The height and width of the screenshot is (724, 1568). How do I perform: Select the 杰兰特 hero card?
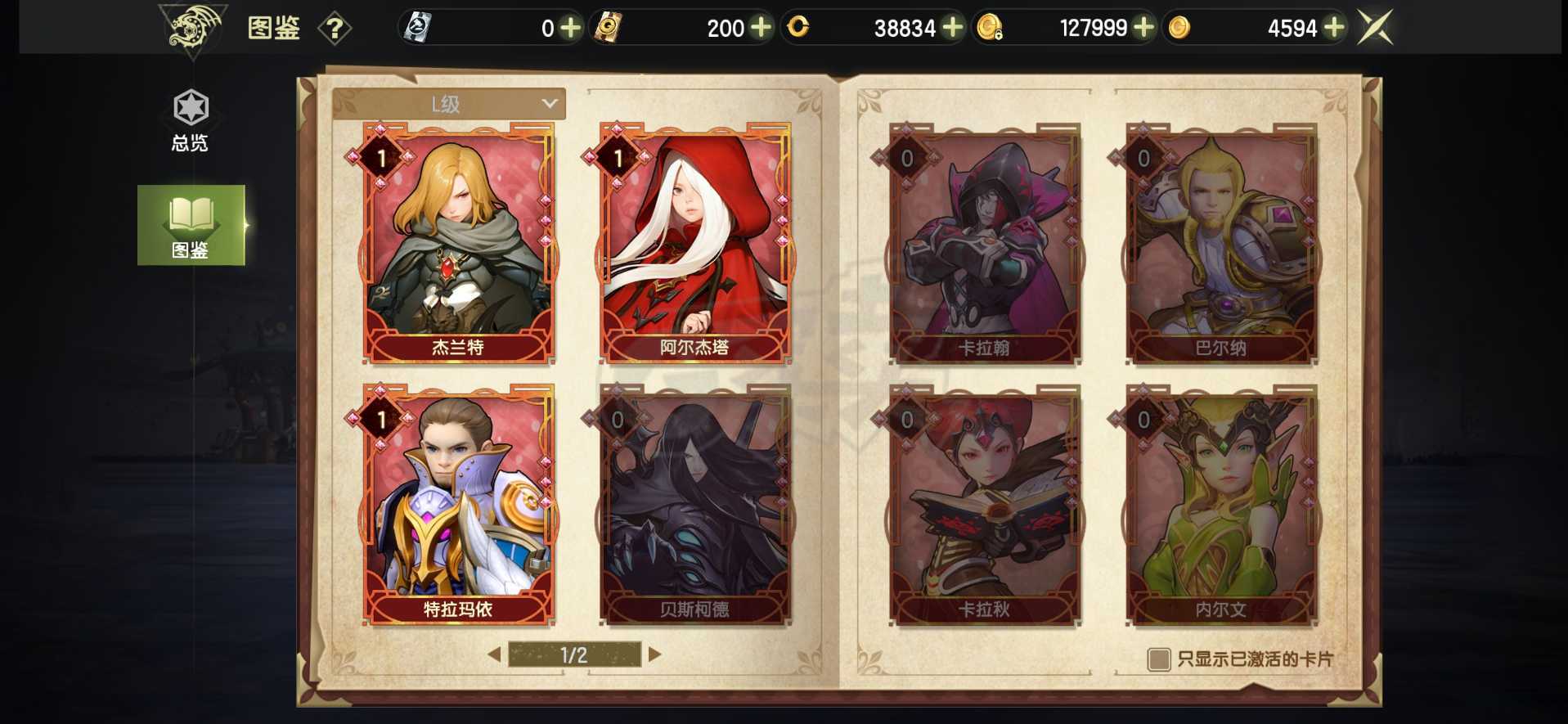(x=458, y=242)
